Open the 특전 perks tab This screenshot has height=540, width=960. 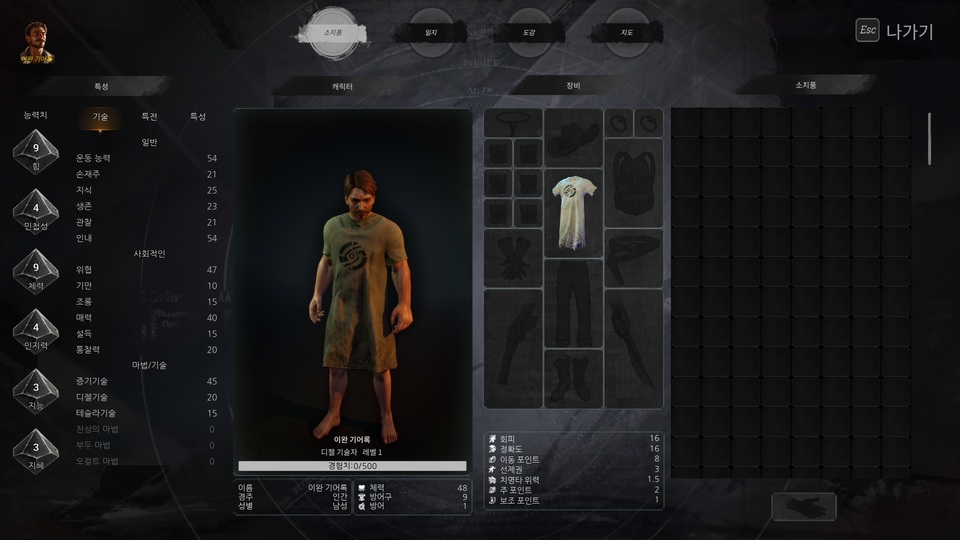(x=149, y=116)
